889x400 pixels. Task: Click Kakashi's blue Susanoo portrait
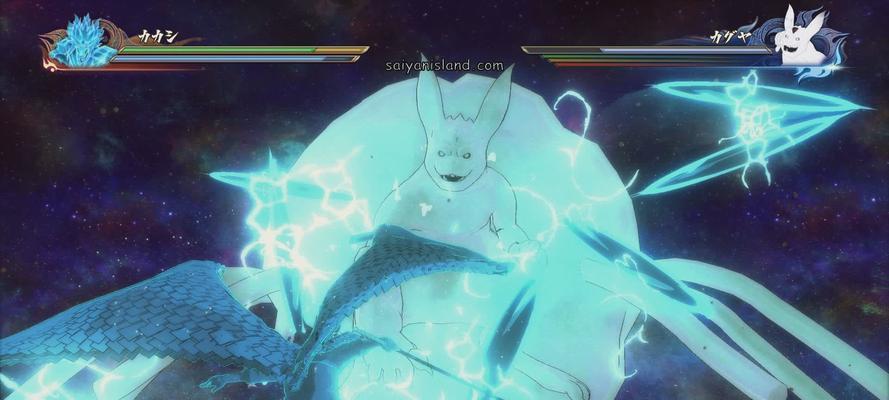(84, 42)
